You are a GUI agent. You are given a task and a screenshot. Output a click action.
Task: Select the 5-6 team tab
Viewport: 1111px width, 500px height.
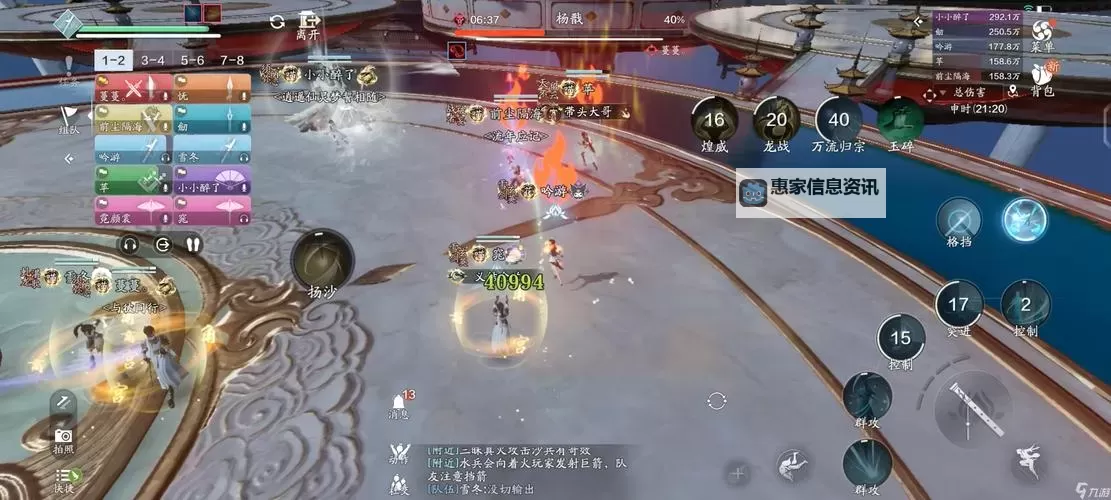192,60
